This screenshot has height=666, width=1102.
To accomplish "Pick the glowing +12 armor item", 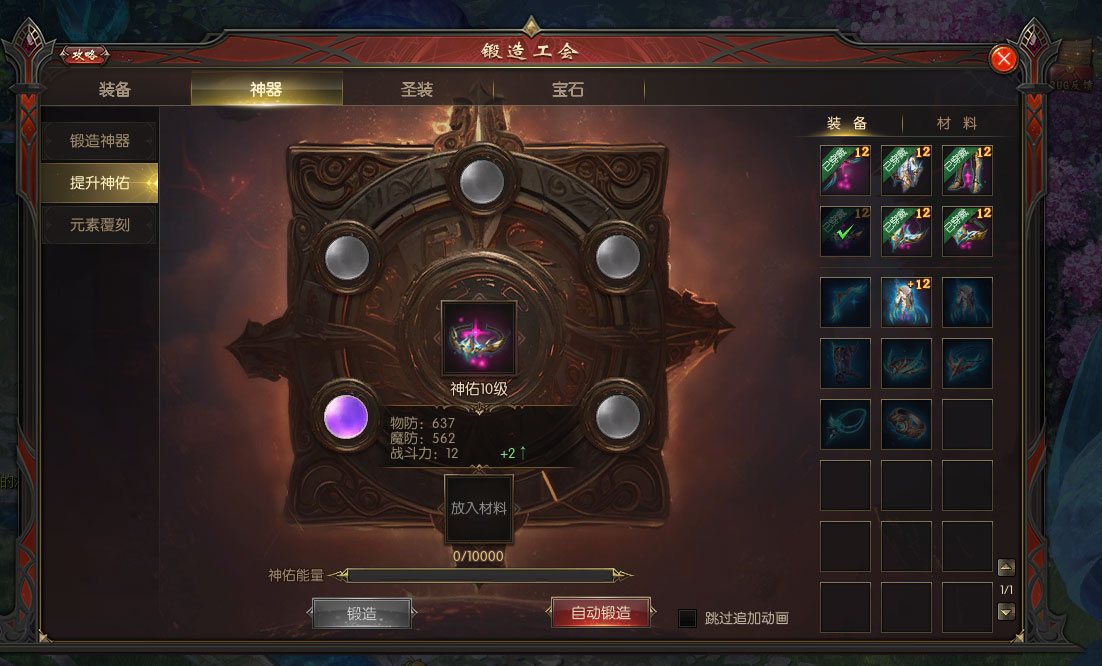I will pyautogui.click(x=906, y=302).
